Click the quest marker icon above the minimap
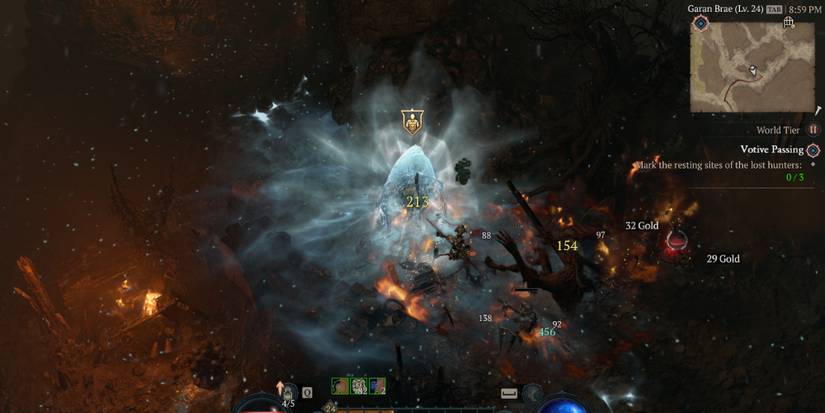825x413 pixels. click(701, 22)
